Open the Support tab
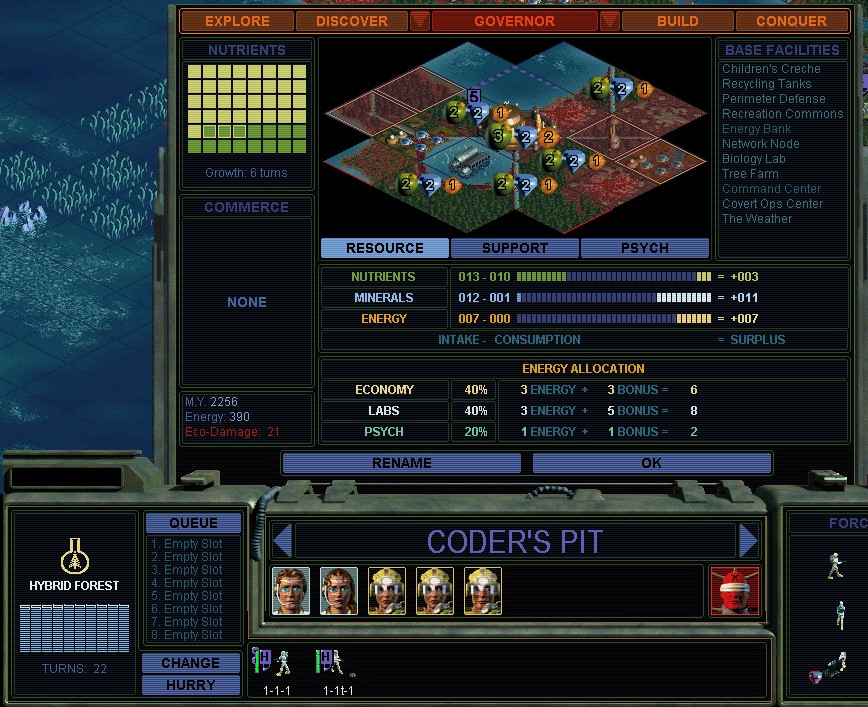Viewport: 868px width, 707px height. (515, 248)
